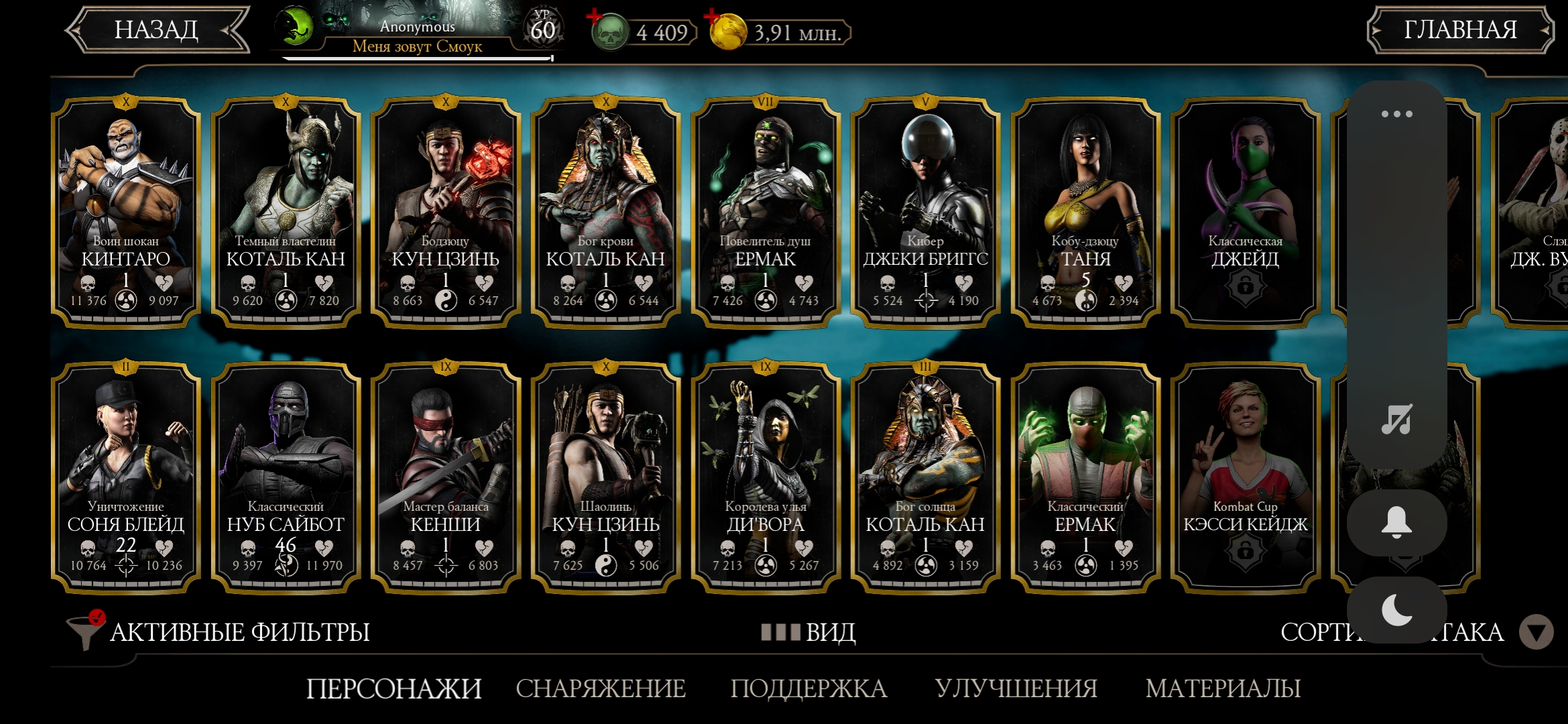The image size is (1568, 724).
Task: Select the Кибер Джеки Бриггс card
Action: point(925,211)
